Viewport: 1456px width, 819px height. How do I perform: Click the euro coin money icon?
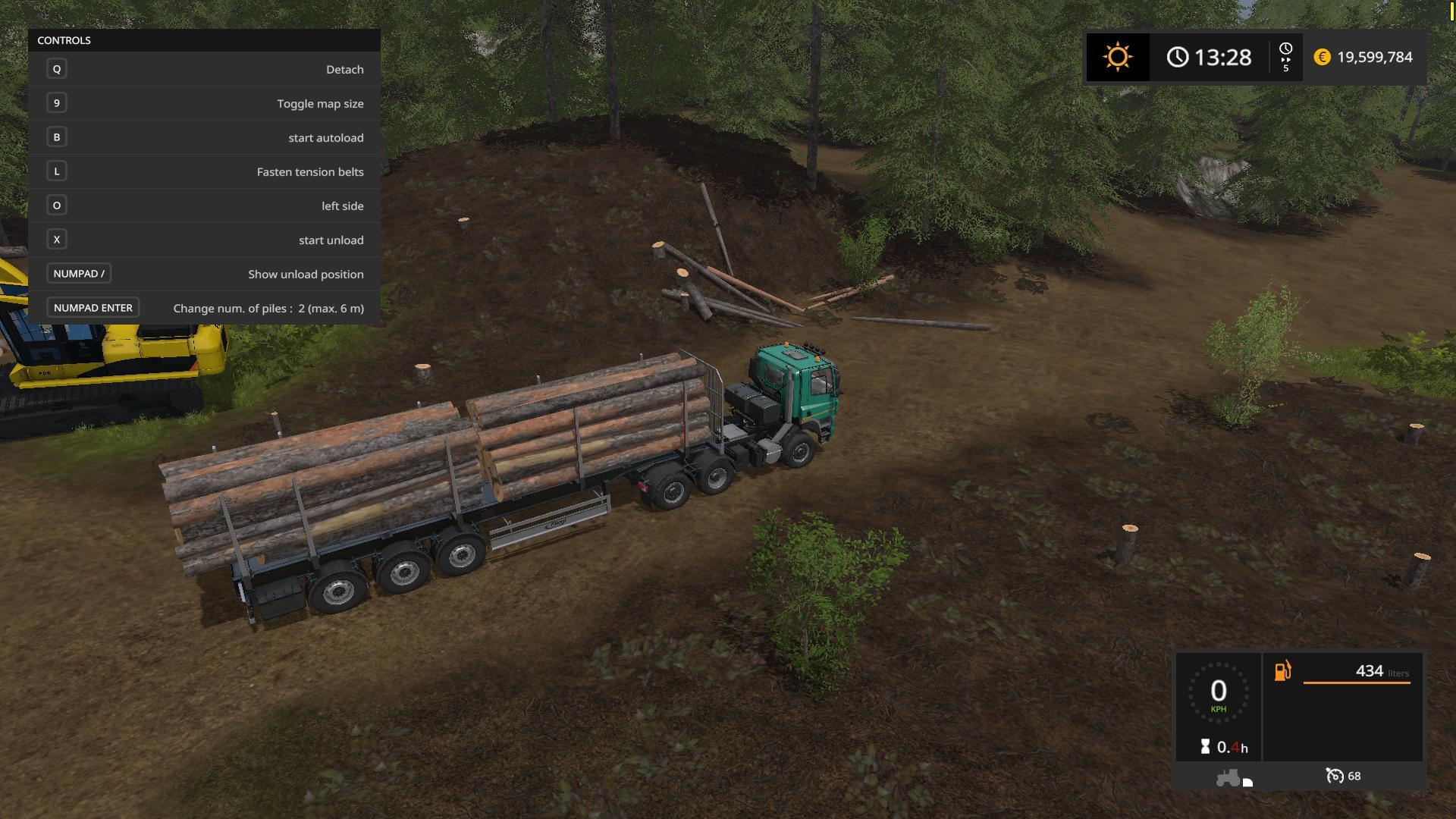[1322, 58]
